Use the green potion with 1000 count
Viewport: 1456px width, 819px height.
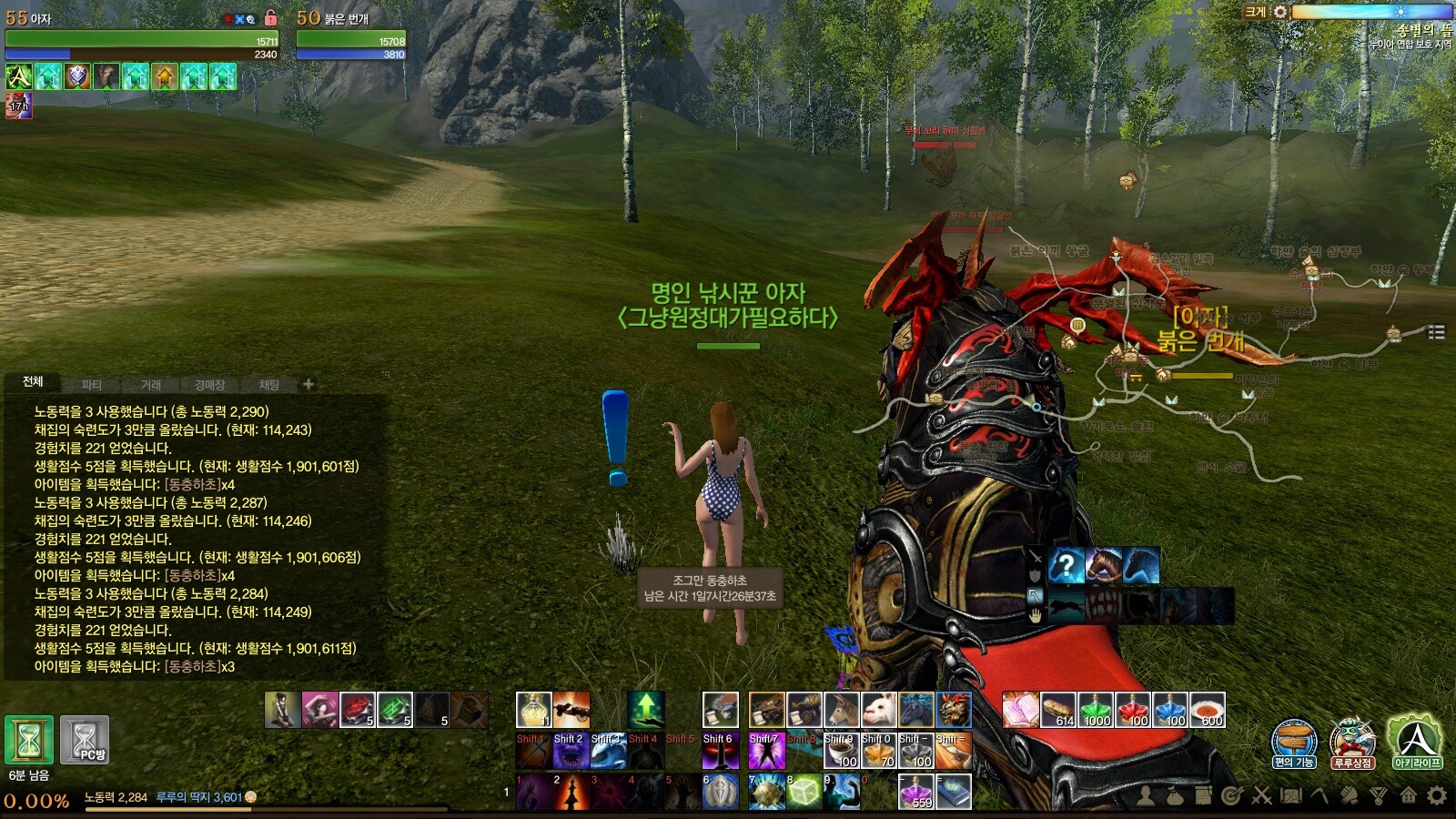(x=1096, y=710)
